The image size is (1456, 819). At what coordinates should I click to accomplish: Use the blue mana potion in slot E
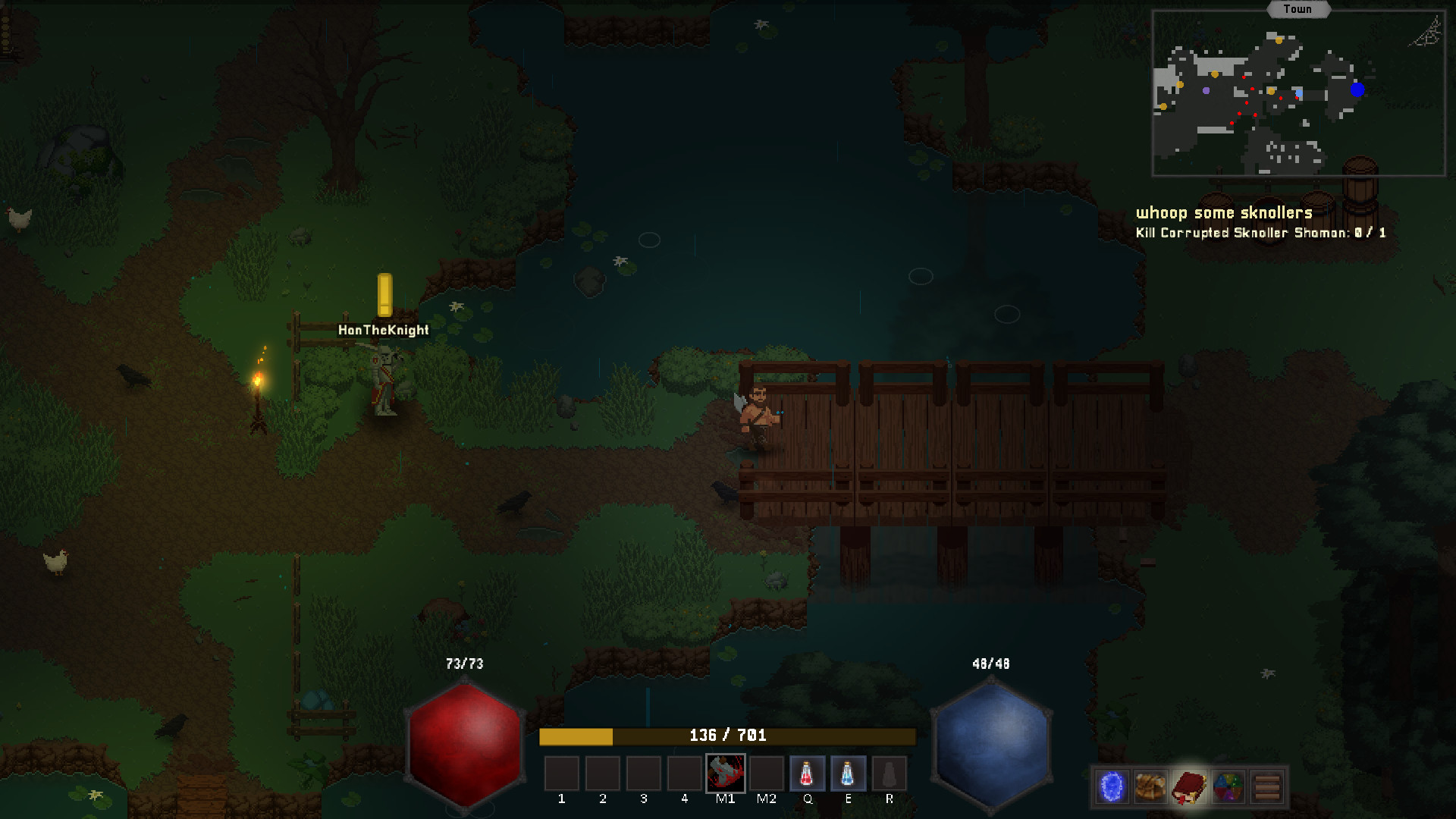coord(849,774)
